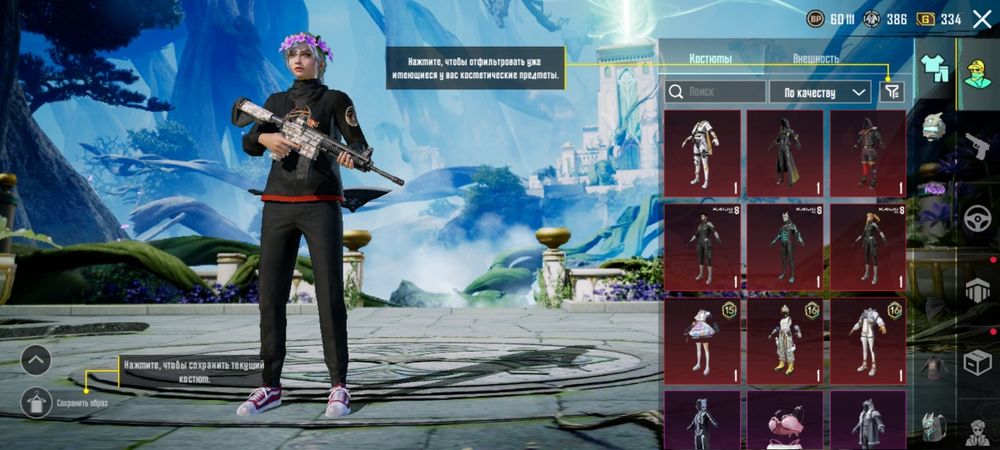The height and width of the screenshot is (450, 1000).
Task: Select the white and pink dress costume
Action: 702,340
